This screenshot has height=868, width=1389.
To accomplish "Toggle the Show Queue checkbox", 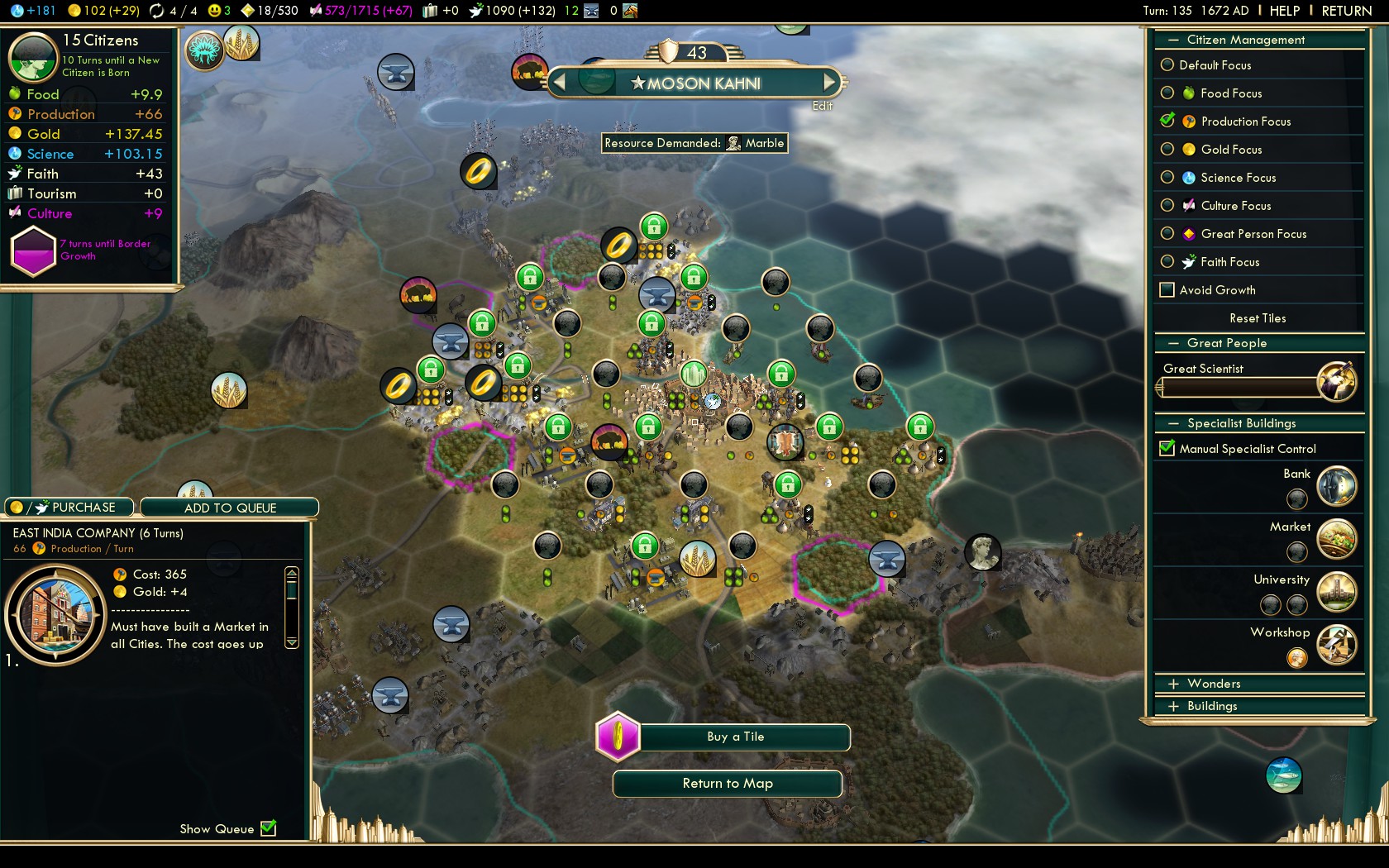I will tap(269, 828).
